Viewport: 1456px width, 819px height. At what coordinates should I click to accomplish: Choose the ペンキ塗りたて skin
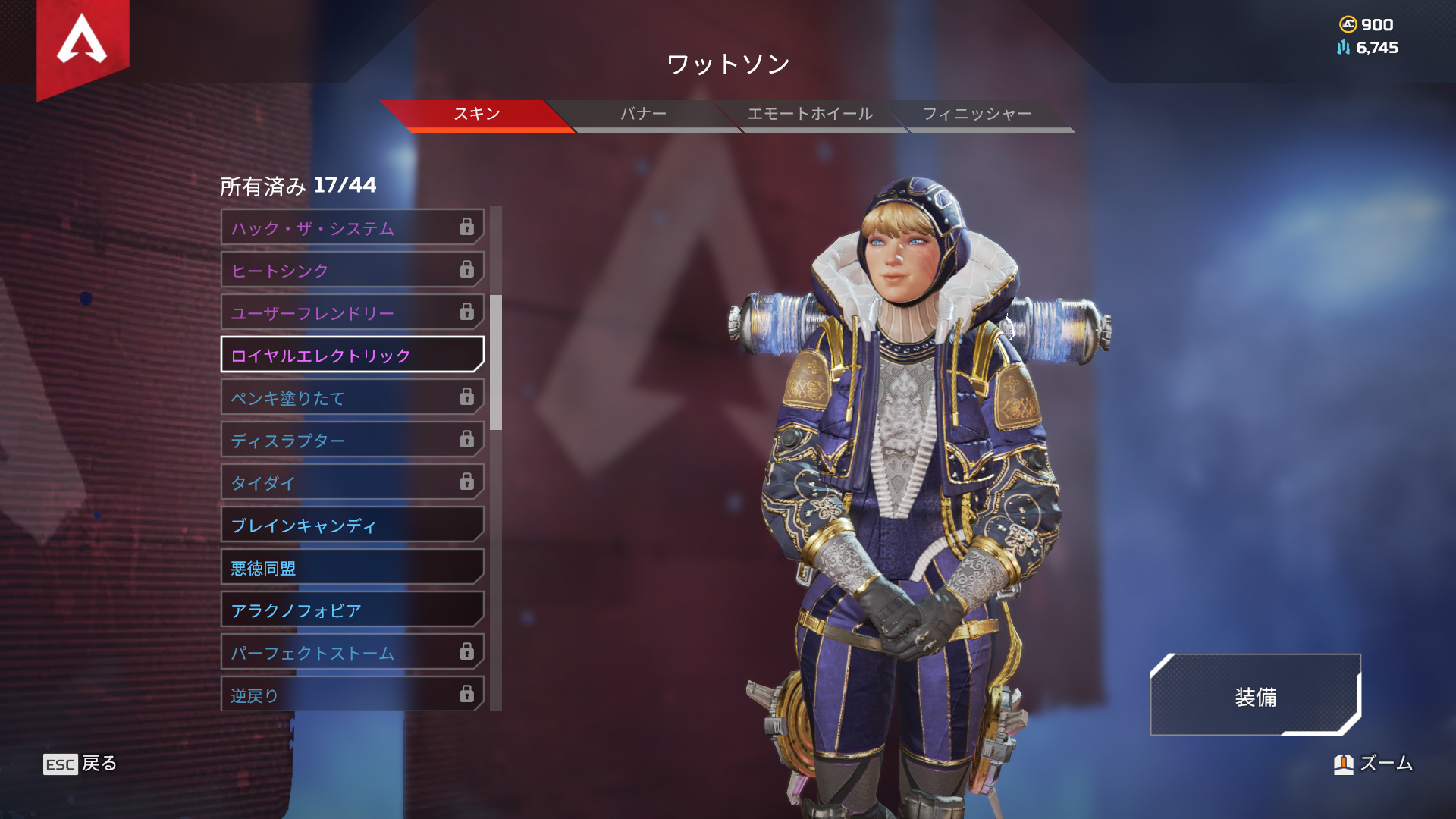[x=352, y=397]
